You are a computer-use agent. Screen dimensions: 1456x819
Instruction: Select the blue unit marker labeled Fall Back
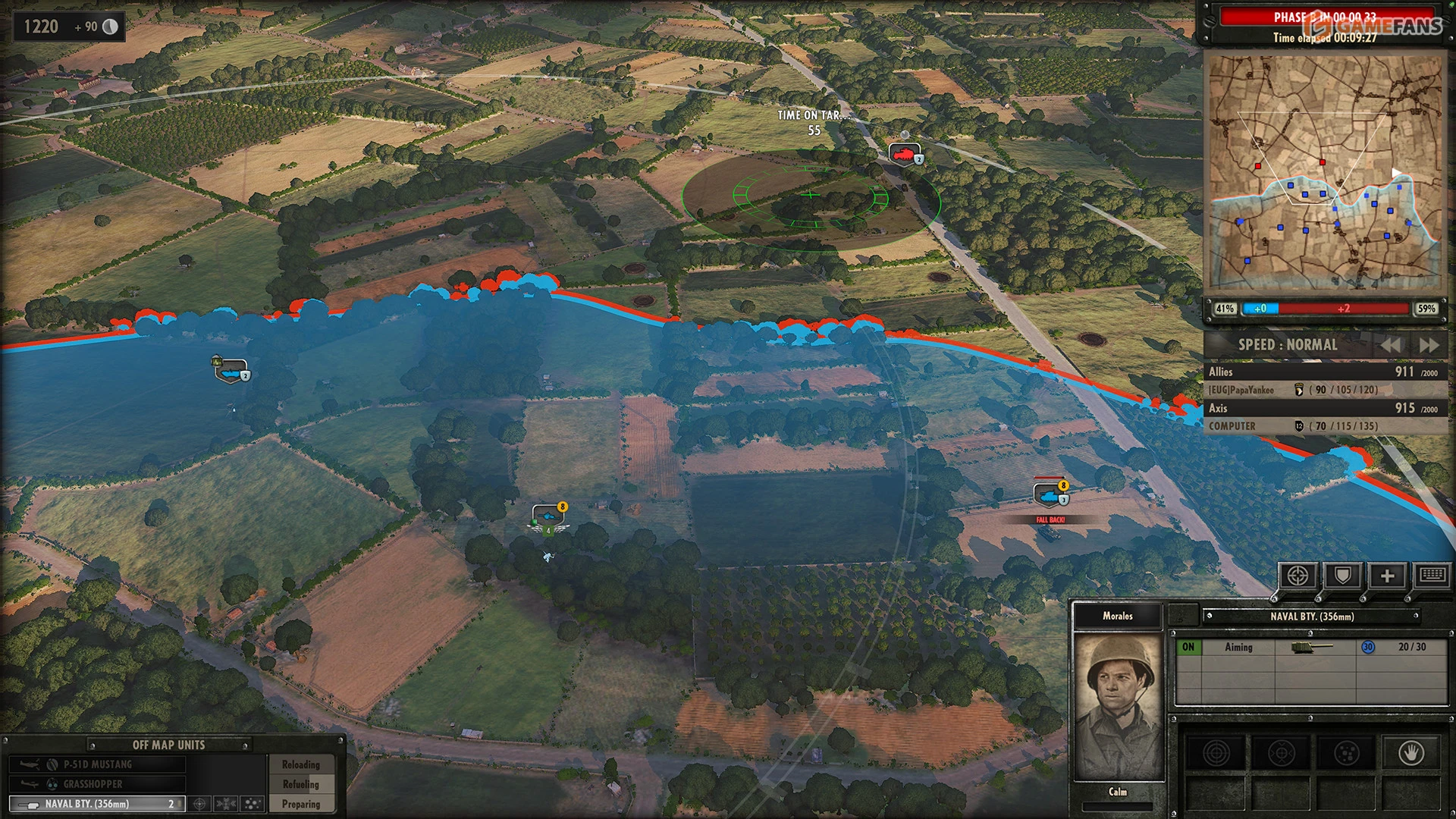(x=1050, y=496)
